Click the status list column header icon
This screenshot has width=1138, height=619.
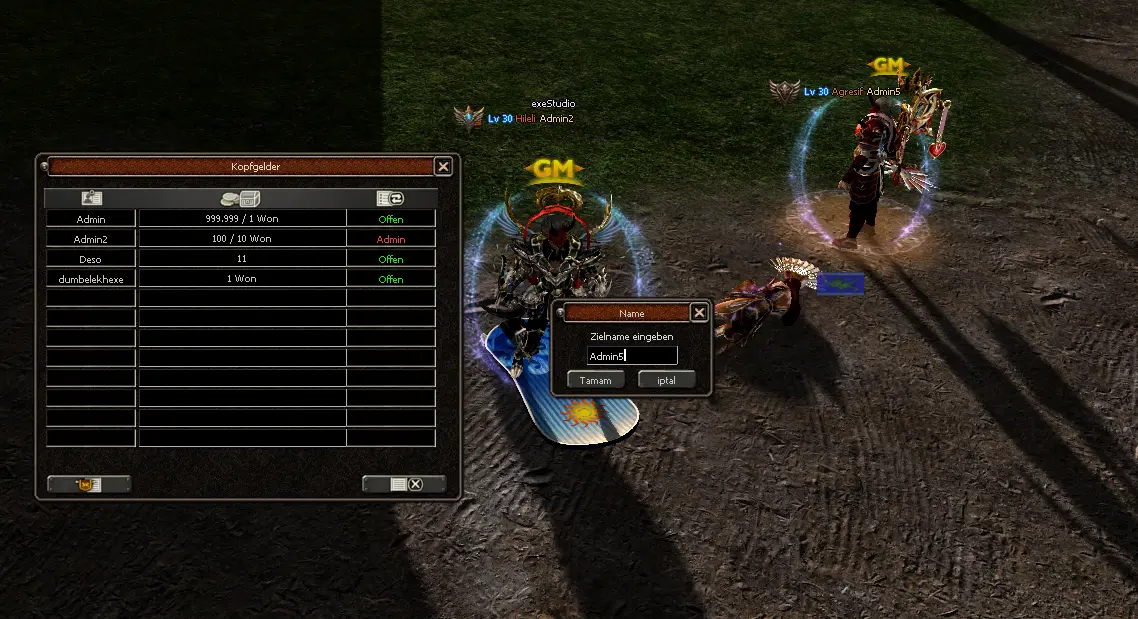(391, 198)
